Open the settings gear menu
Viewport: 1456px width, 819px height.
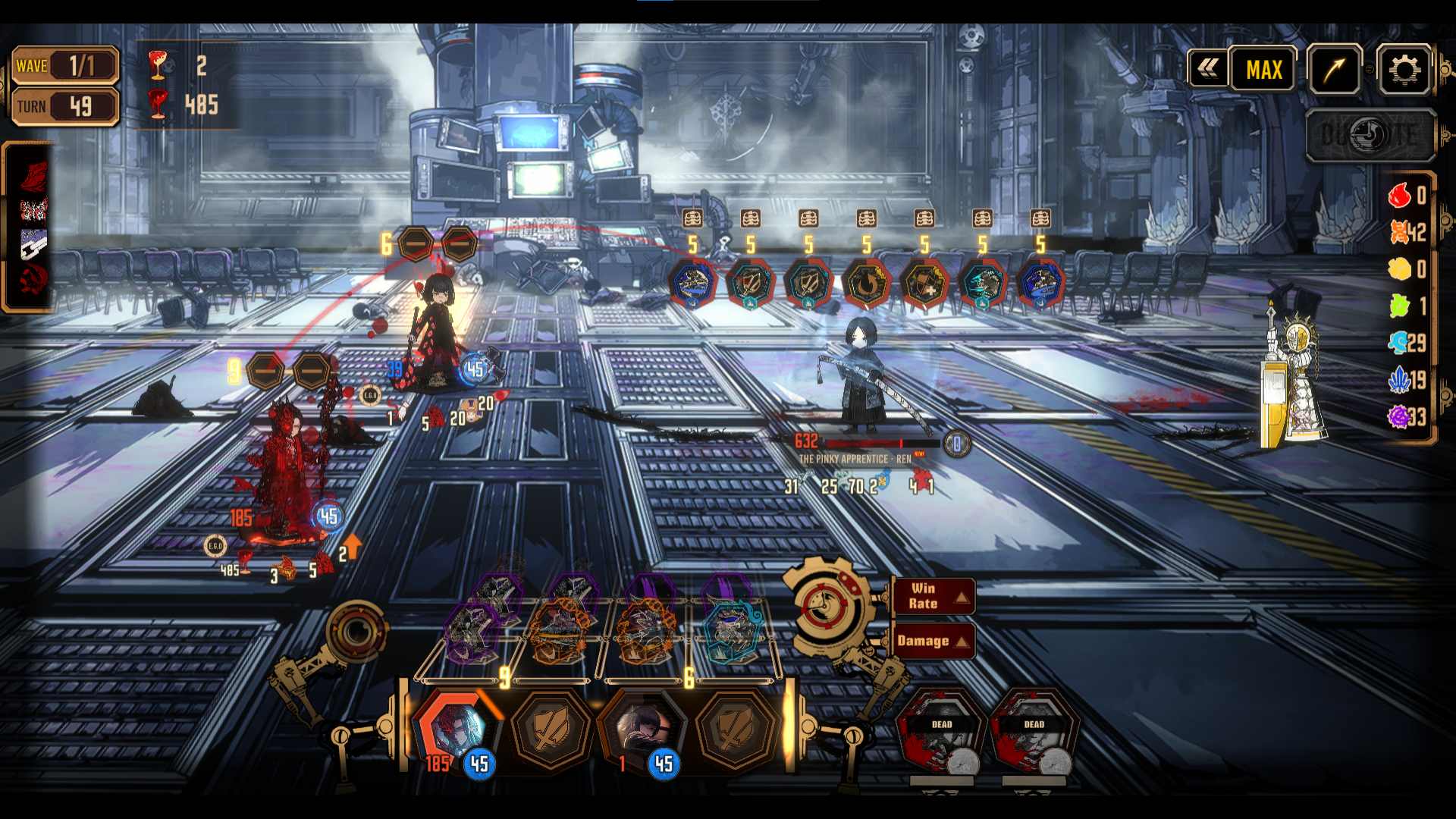pos(1404,70)
